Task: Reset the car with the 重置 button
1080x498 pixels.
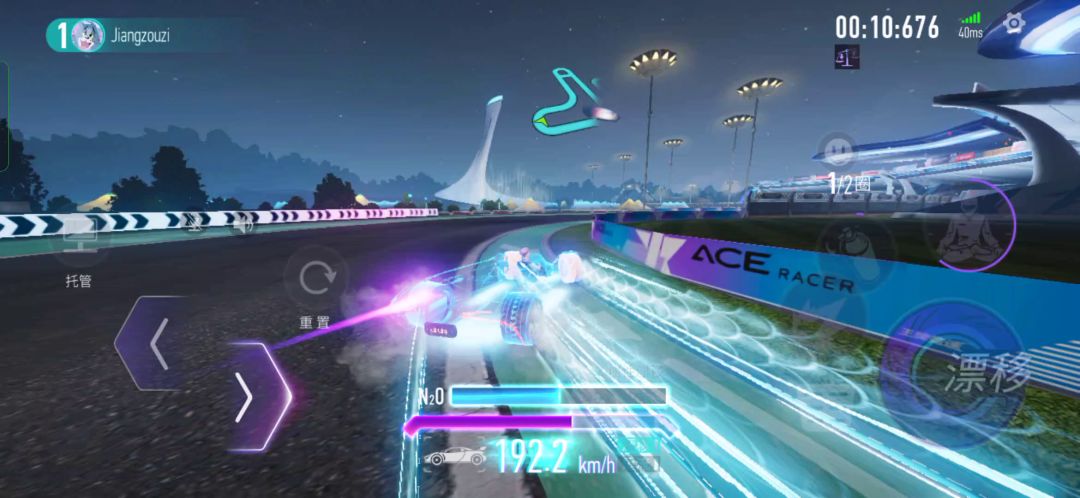Action: coord(317,277)
